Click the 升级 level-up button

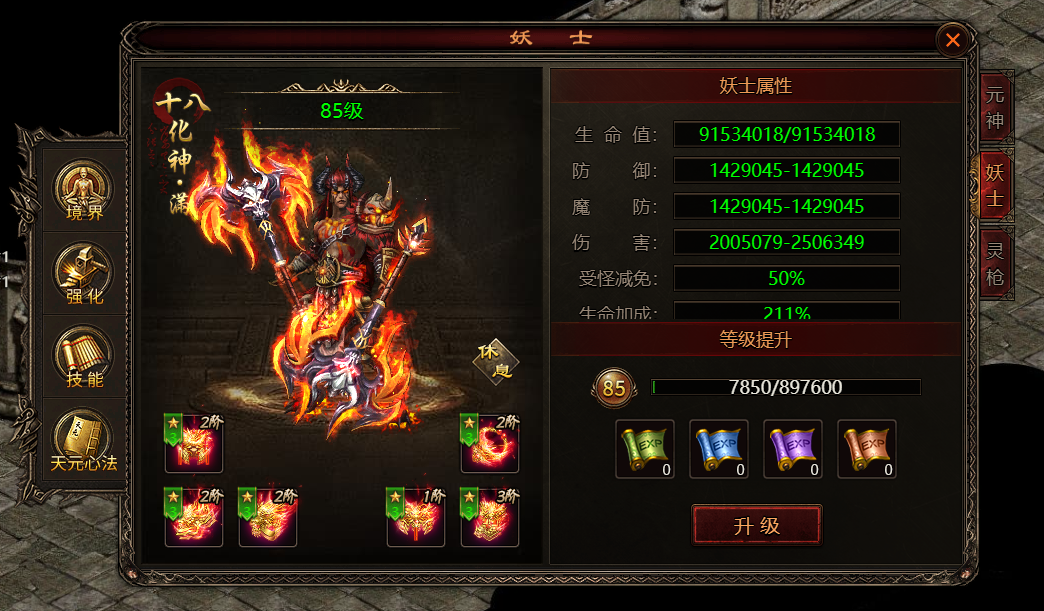coord(756,526)
